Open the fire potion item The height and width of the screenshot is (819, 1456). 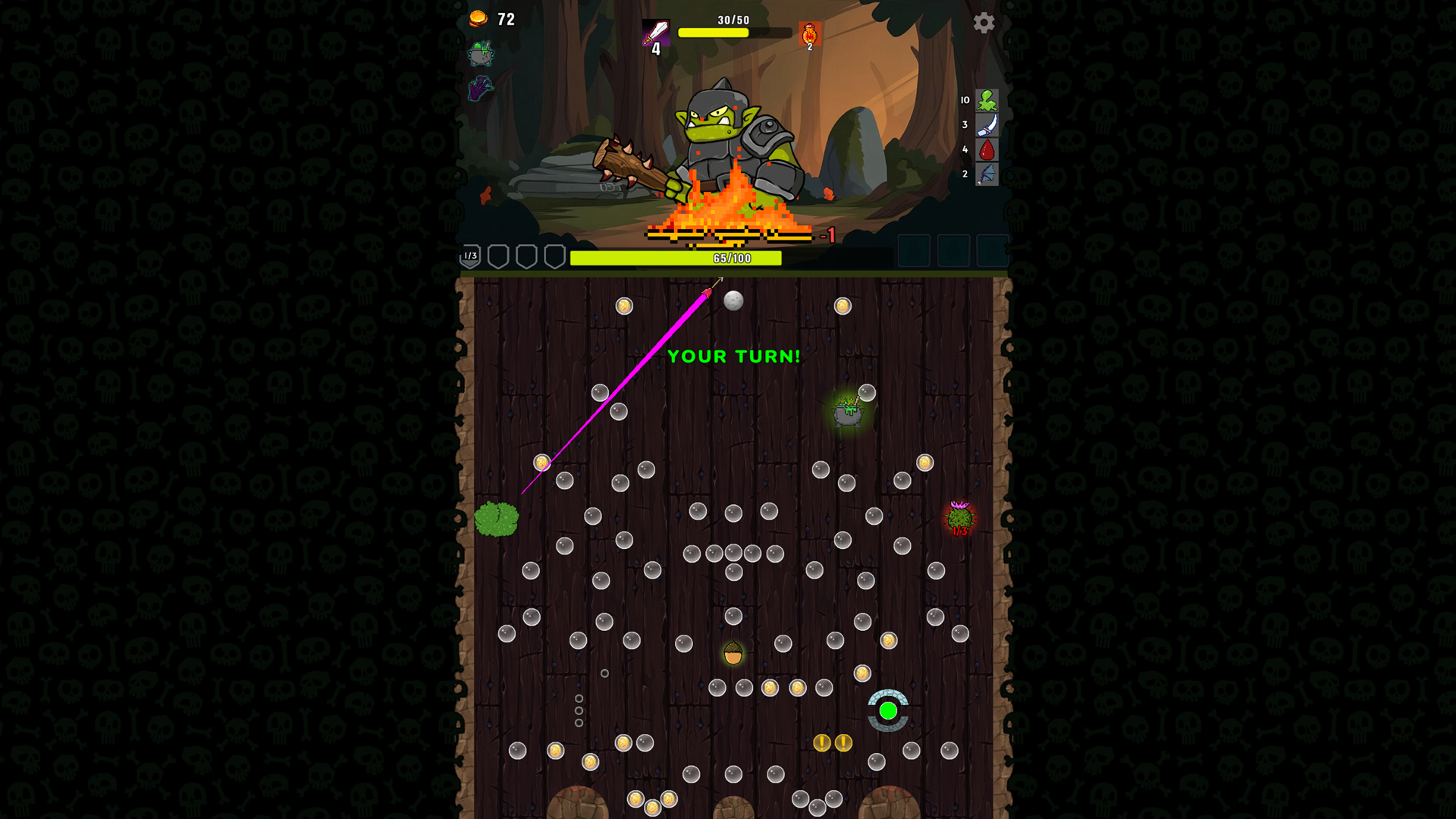point(808,33)
